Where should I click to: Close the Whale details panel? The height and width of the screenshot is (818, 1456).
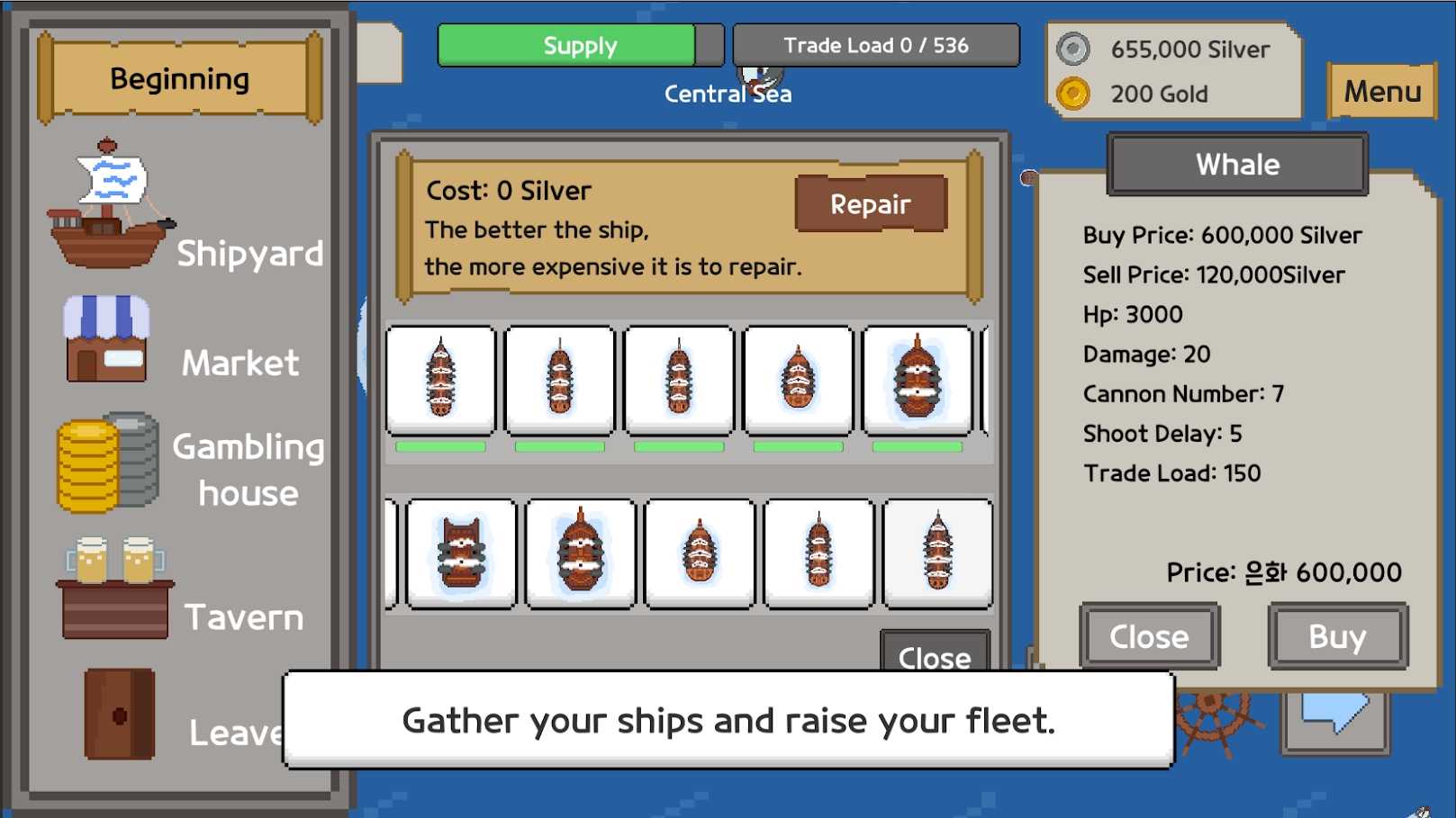tap(1149, 636)
